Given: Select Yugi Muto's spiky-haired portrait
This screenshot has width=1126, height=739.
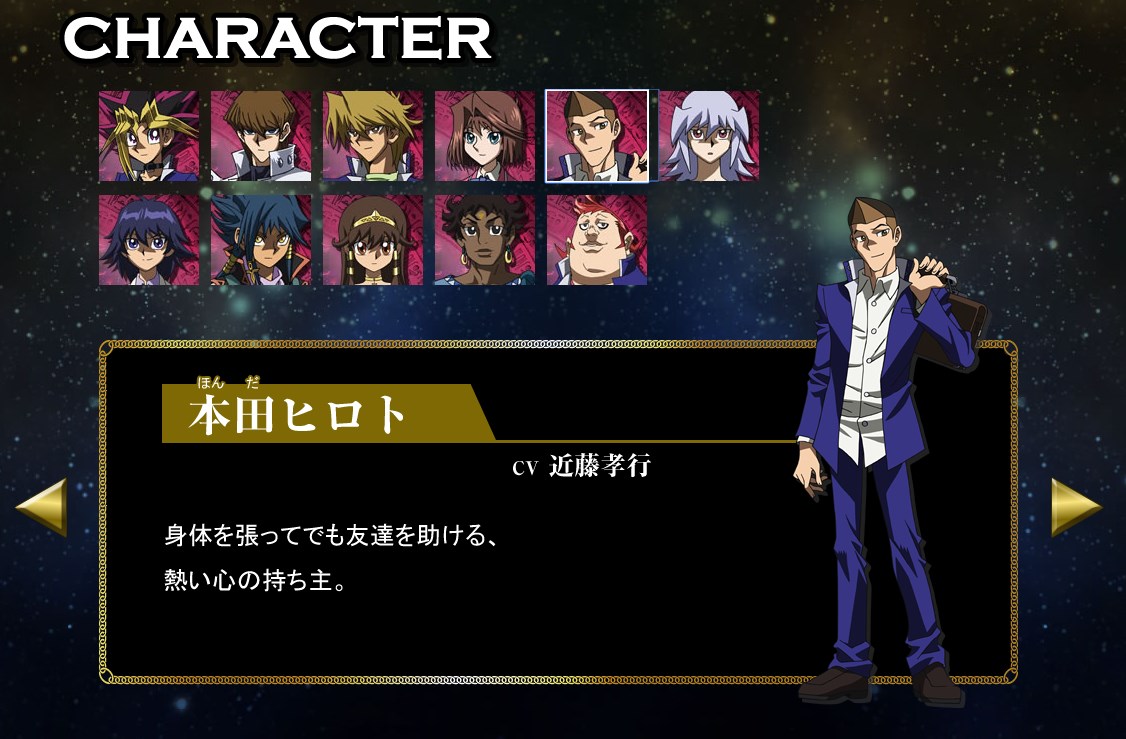Looking at the screenshot, I should point(149,136).
